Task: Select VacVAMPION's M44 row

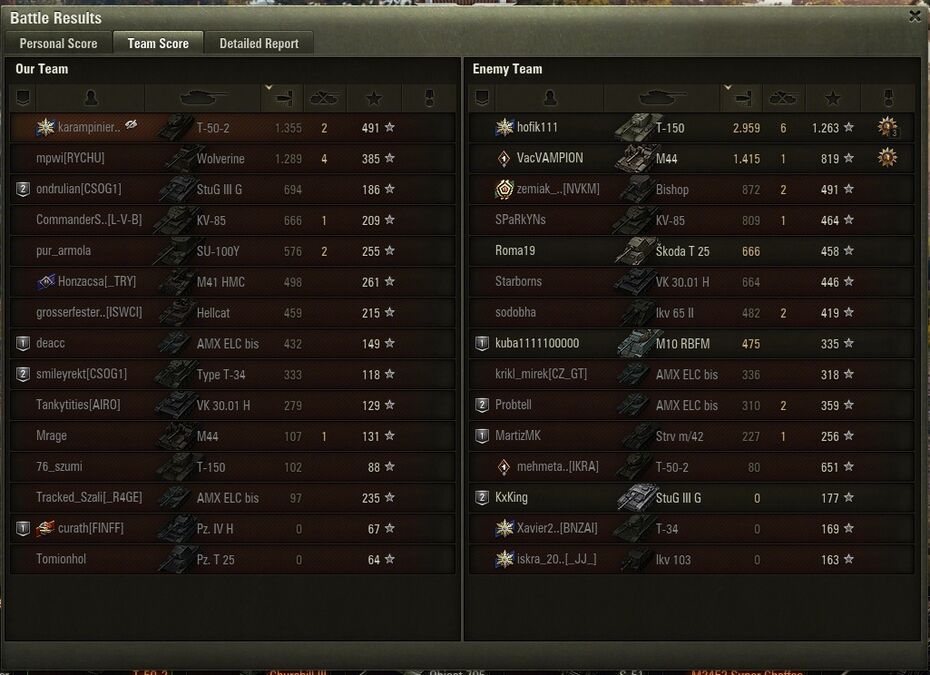Action: tap(690, 158)
